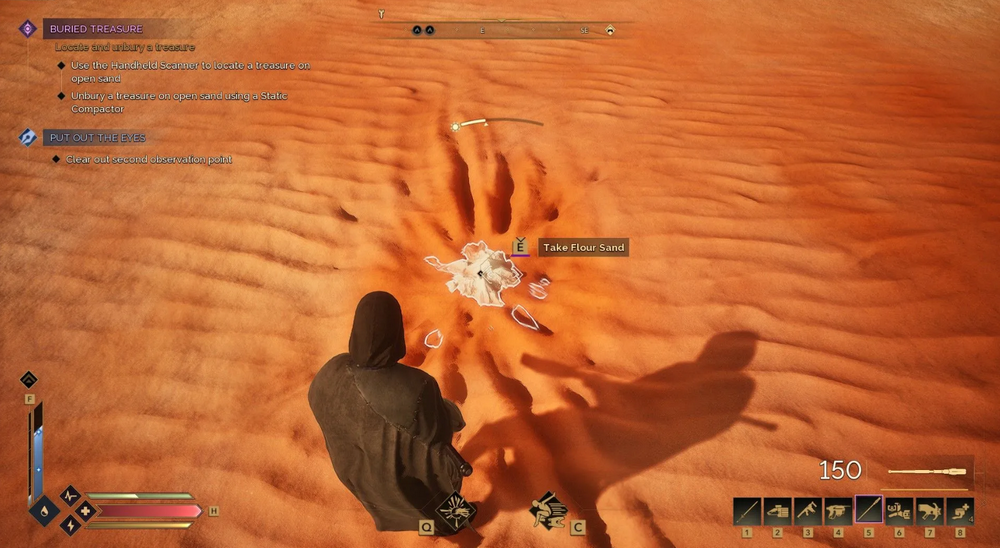1000x548 pixels.
Task: Select the sword in hotbar slot 1
Action: [x=747, y=511]
